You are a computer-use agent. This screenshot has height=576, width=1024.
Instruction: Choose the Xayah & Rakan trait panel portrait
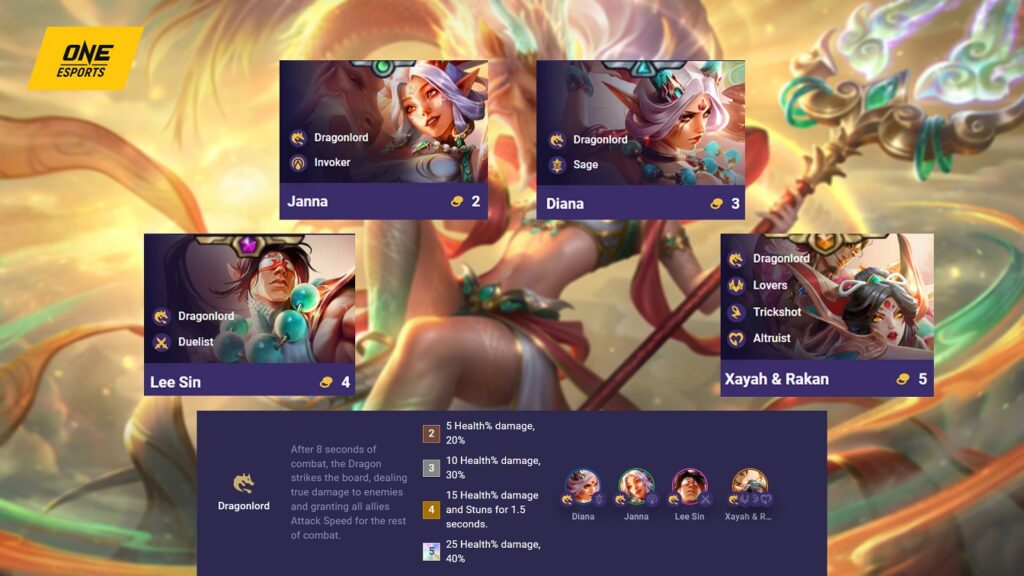pos(749,487)
